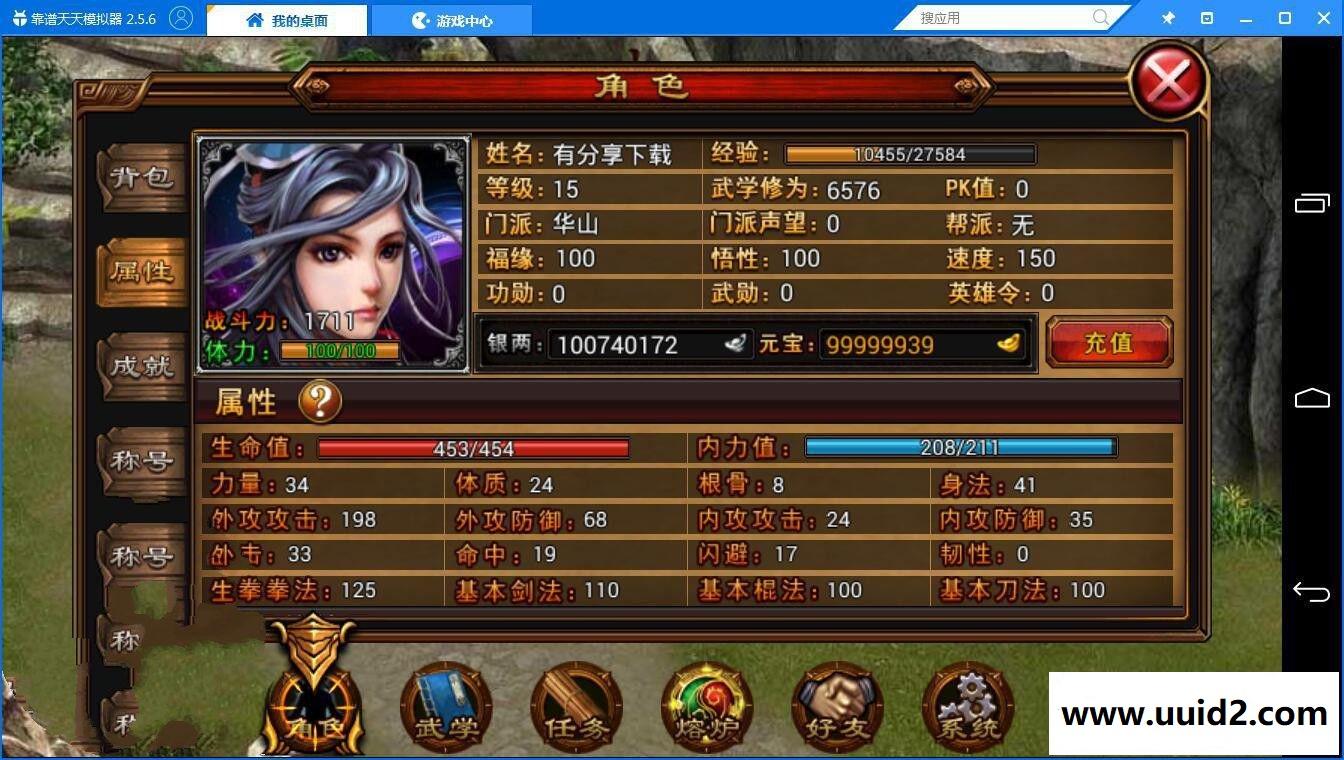1344x760 pixels.
Task: Open the 武学 (martial arts) icon
Action: pos(444,705)
